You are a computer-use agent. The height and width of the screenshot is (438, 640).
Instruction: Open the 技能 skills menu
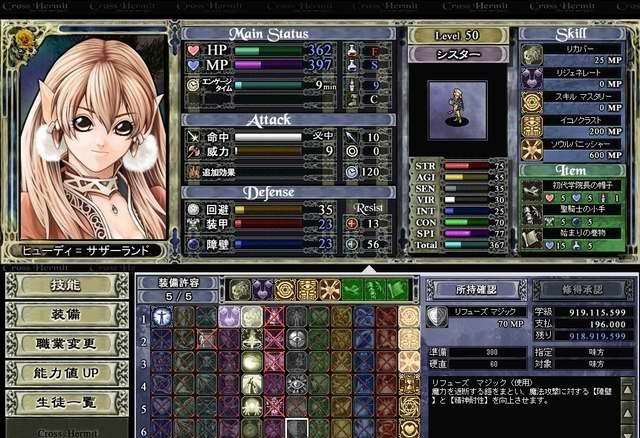coord(65,286)
